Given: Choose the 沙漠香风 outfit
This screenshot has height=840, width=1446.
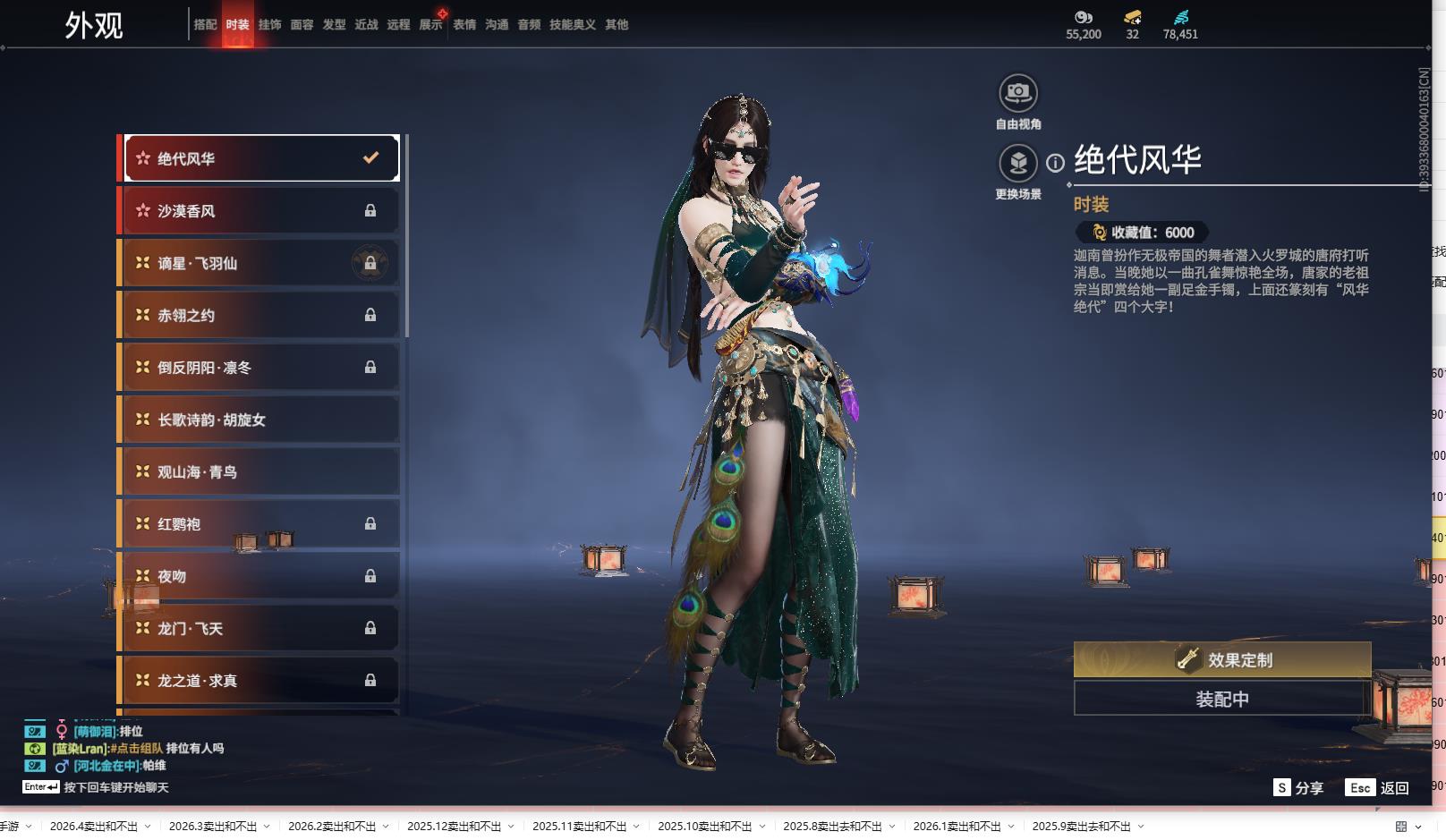Looking at the screenshot, I should pos(259,211).
